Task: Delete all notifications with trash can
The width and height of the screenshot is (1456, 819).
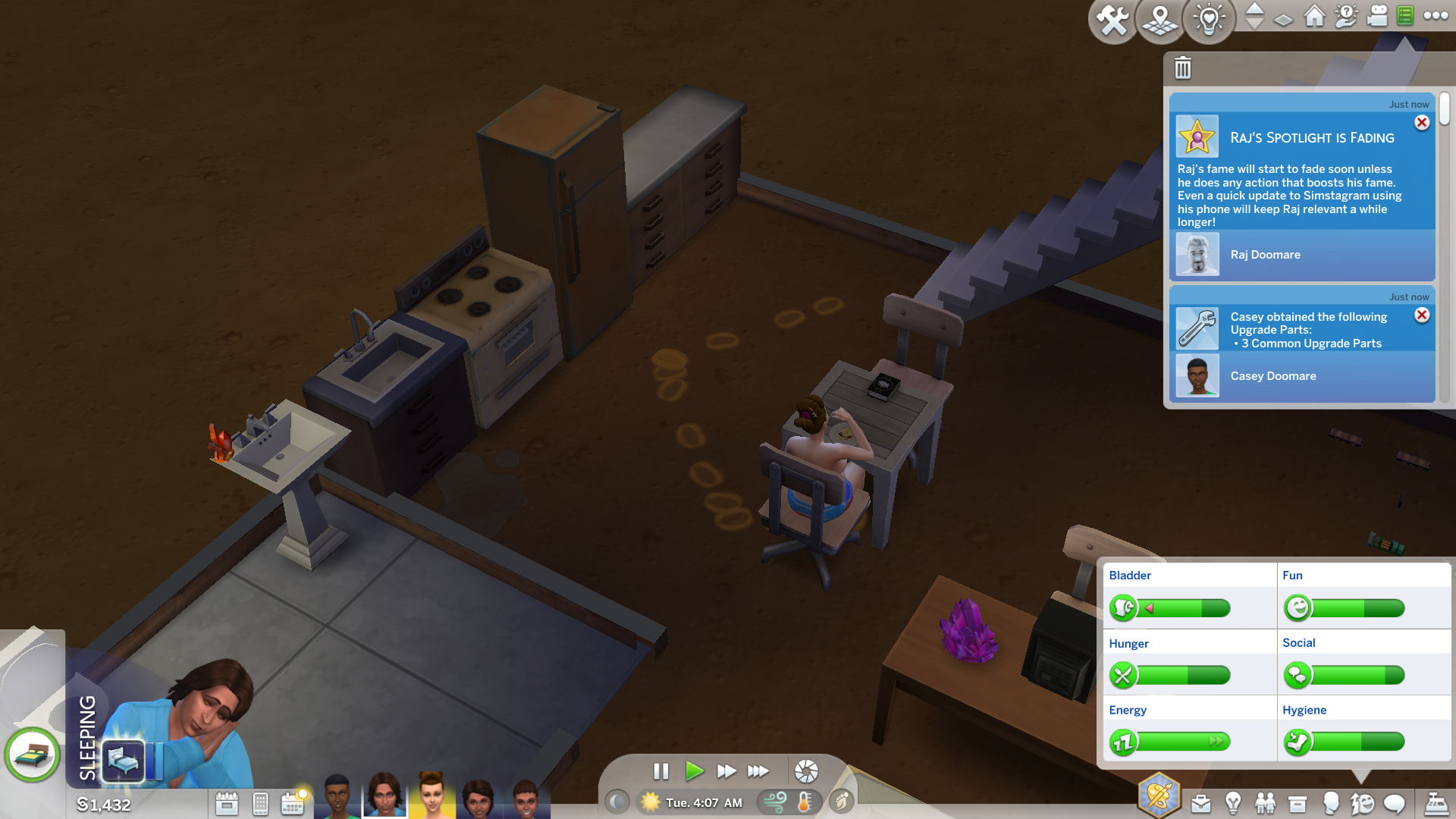Action: (1183, 68)
